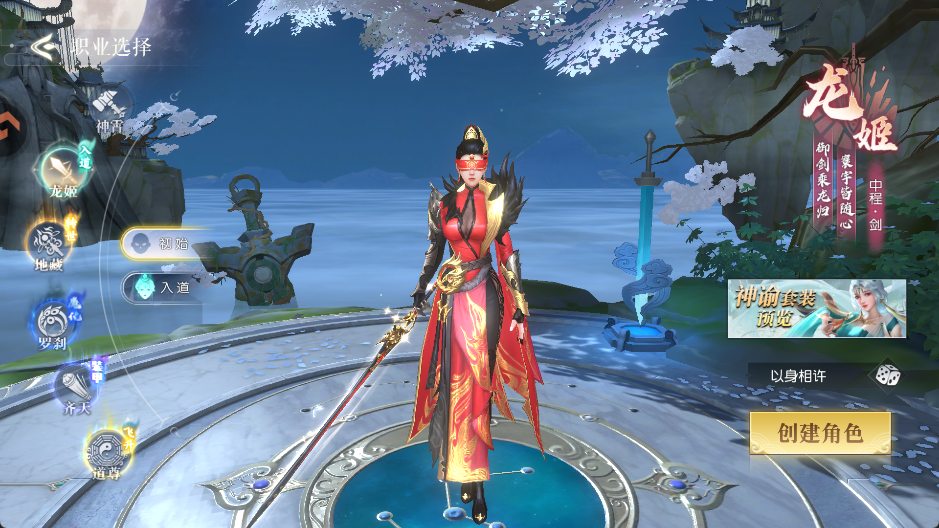Click the 创建角色 button

[820, 433]
